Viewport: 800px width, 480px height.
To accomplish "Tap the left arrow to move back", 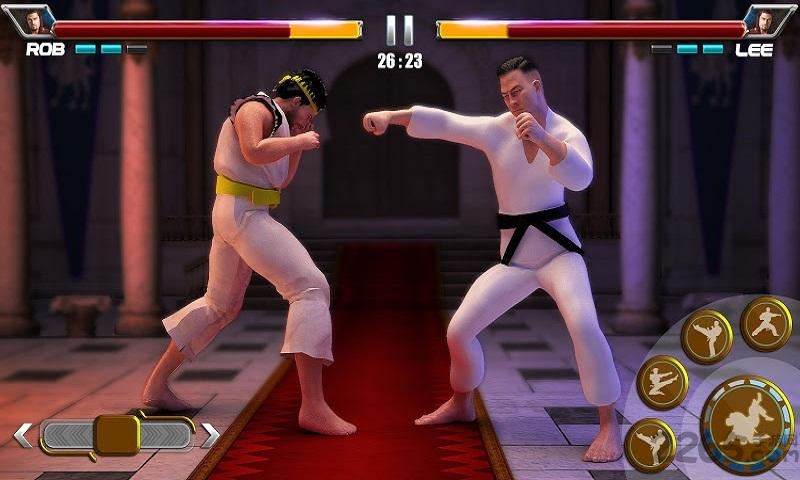I will coord(23,435).
